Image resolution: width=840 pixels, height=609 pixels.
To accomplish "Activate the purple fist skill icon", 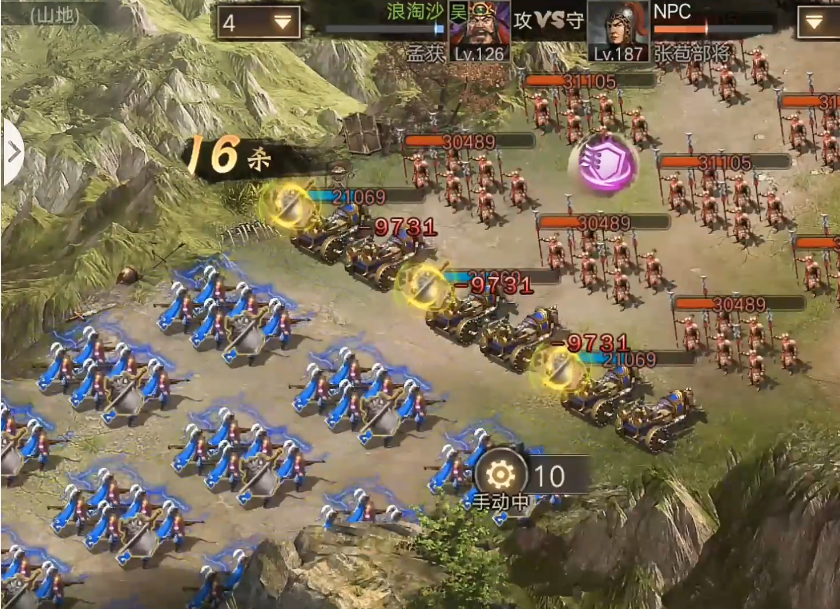I will (602, 161).
